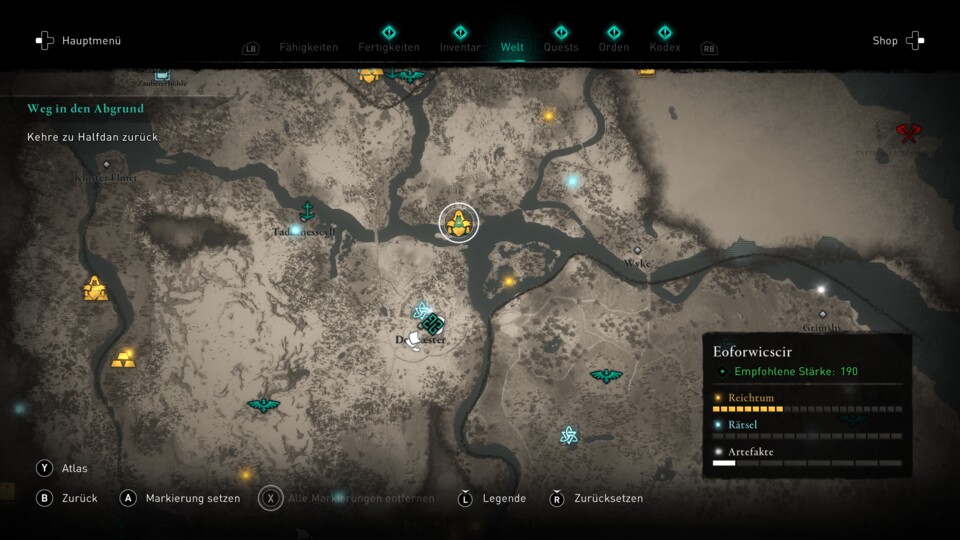Click the circled golden helmet map marker
960x540 pixels.
pos(459,222)
